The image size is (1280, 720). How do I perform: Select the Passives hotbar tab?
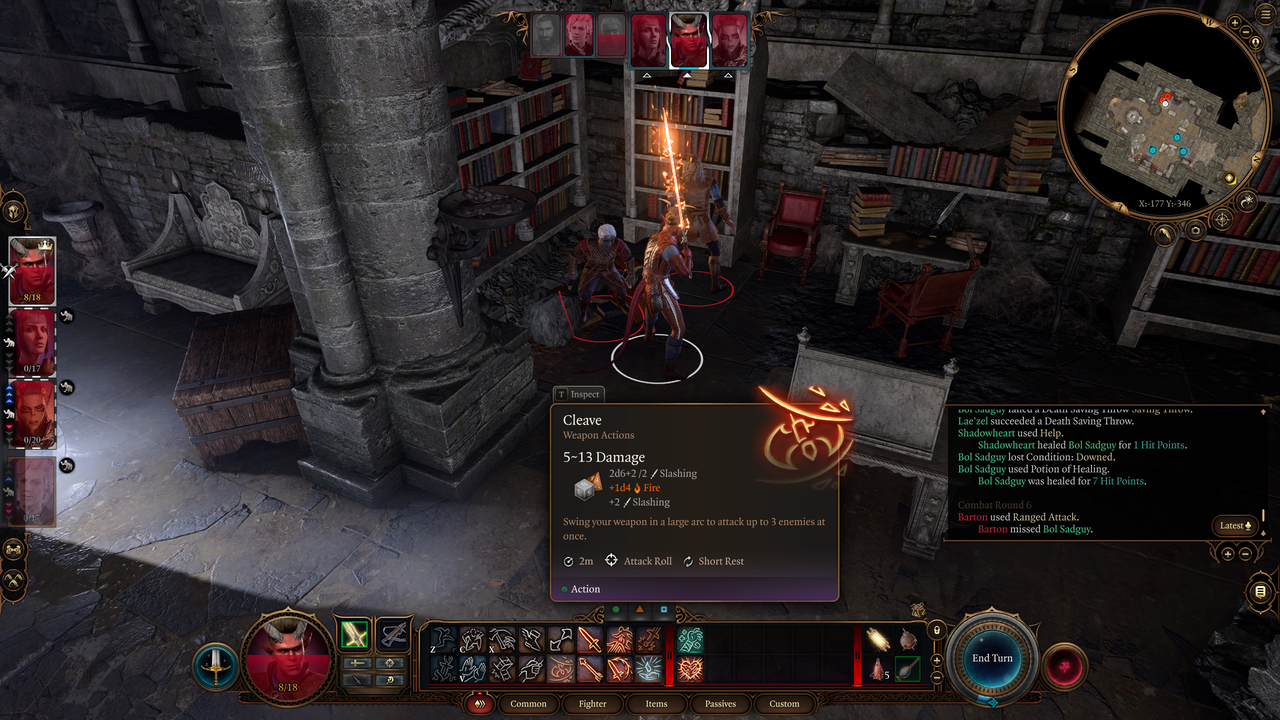pyautogui.click(x=720, y=704)
